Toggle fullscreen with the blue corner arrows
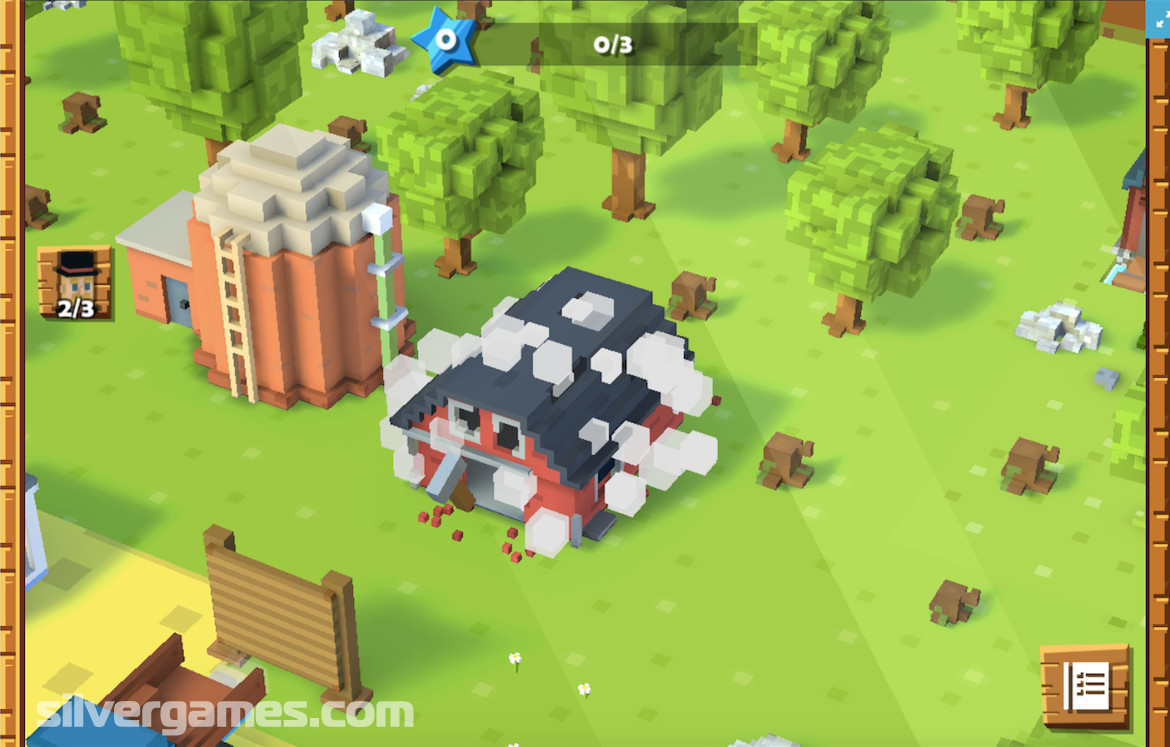Image resolution: width=1170 pixels, height=747 pixels. point(1157,18)
